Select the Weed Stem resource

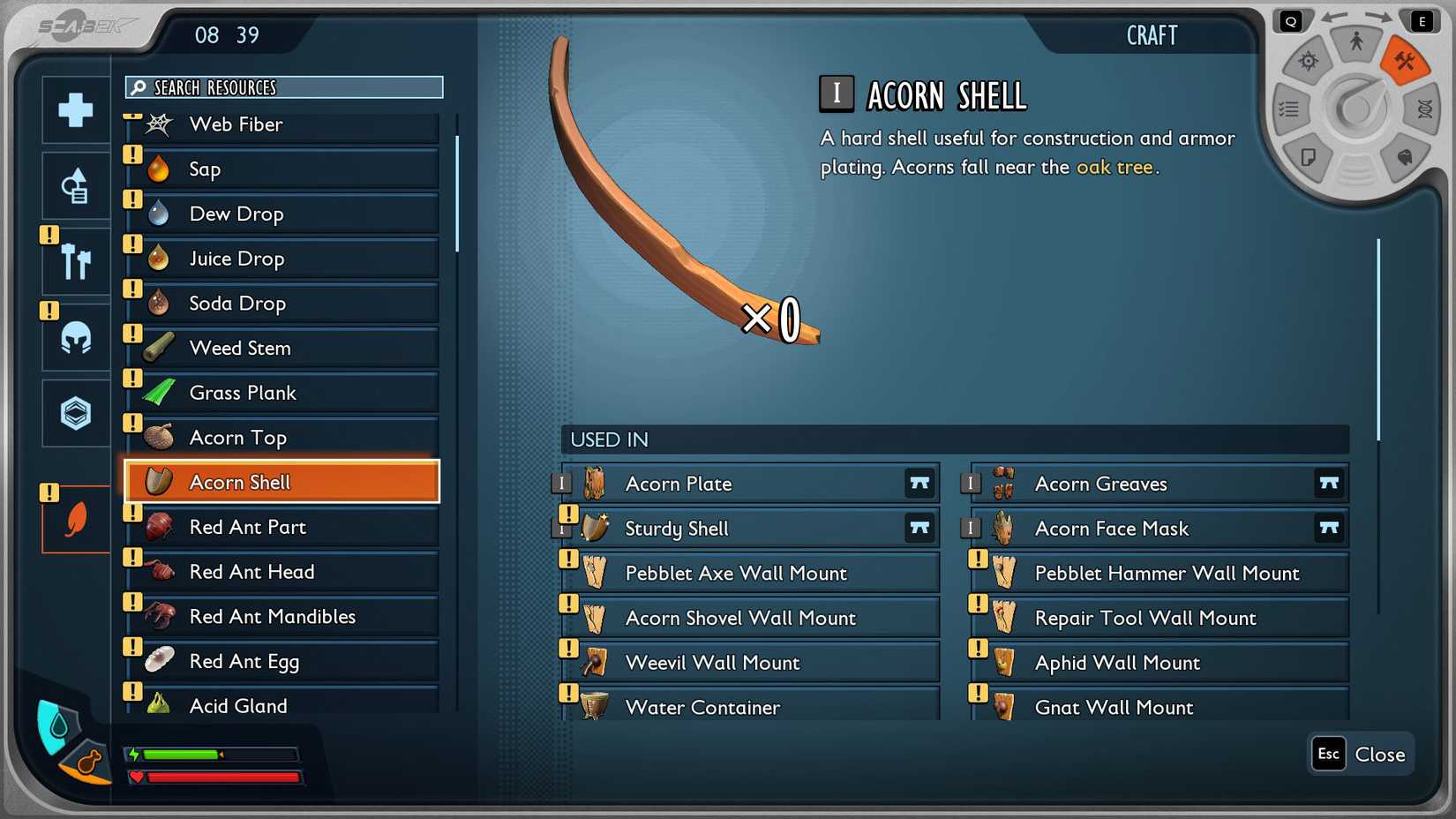(x=282, y=349)
